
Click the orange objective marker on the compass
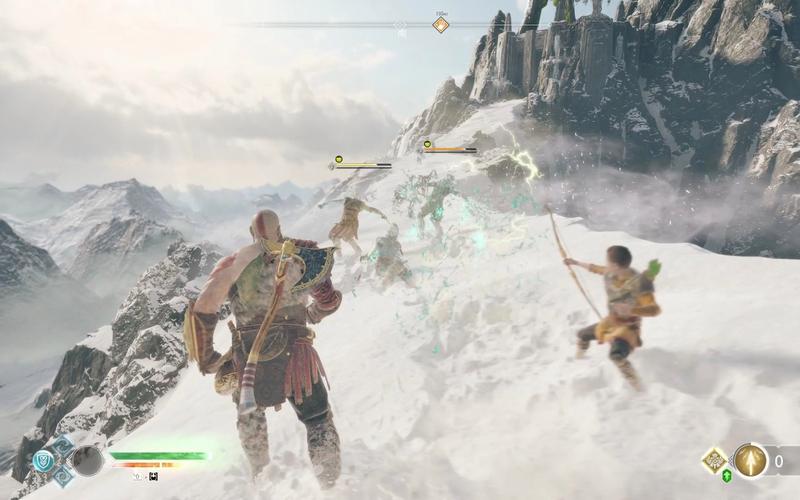pos(441,25)
